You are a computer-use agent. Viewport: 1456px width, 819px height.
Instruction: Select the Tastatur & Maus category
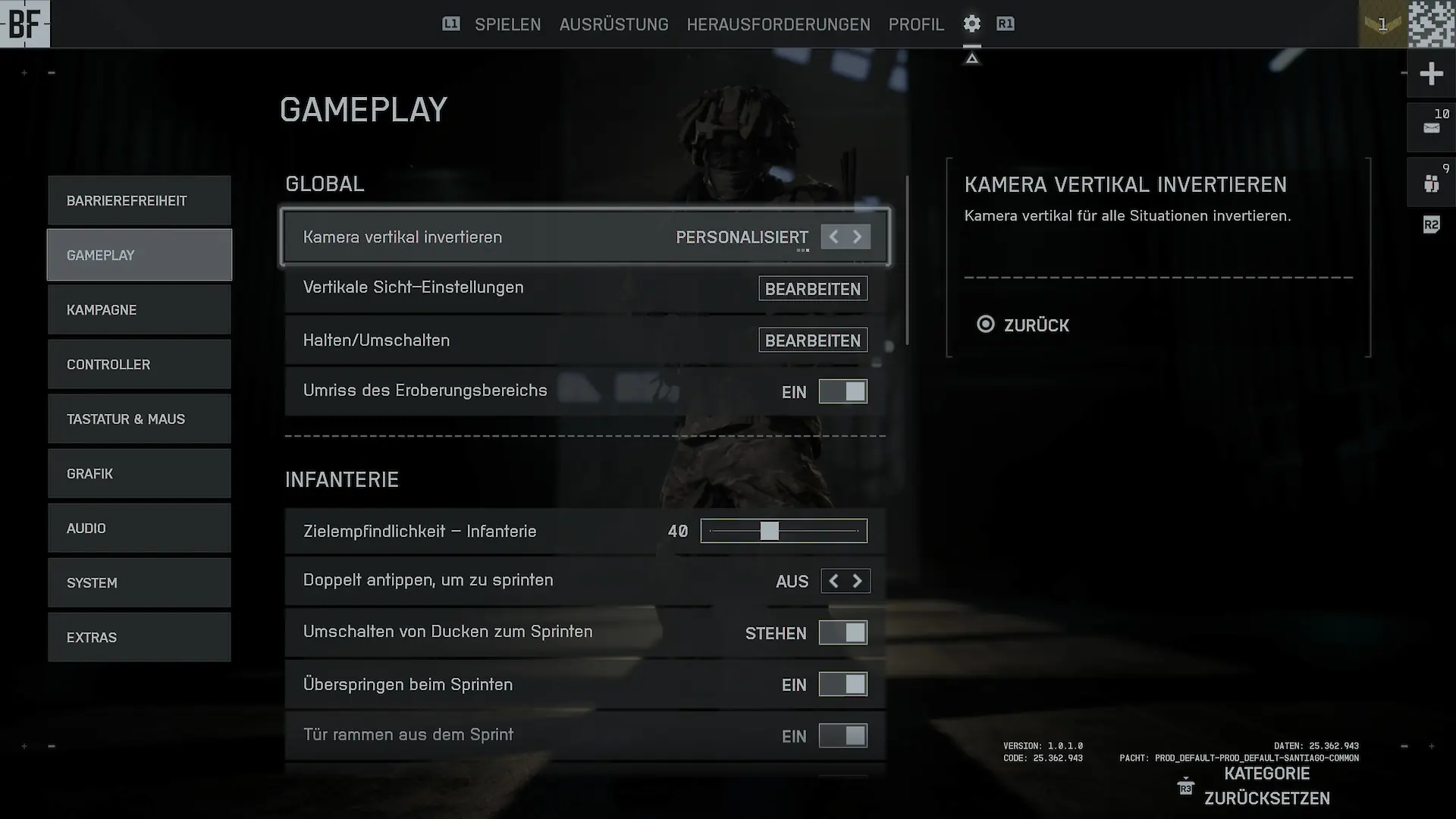[140, 419]
